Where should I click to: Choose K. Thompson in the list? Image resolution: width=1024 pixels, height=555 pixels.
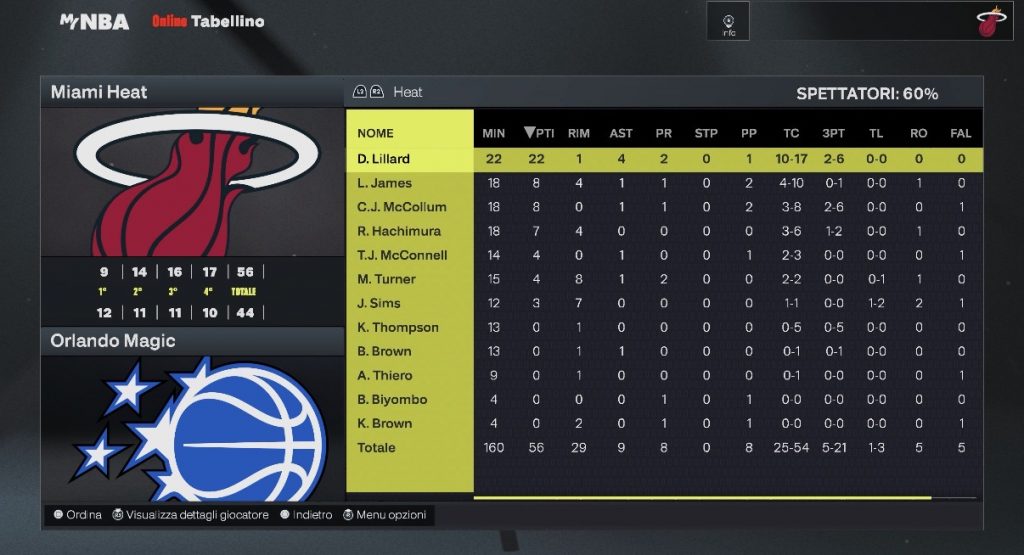(398, 327)
